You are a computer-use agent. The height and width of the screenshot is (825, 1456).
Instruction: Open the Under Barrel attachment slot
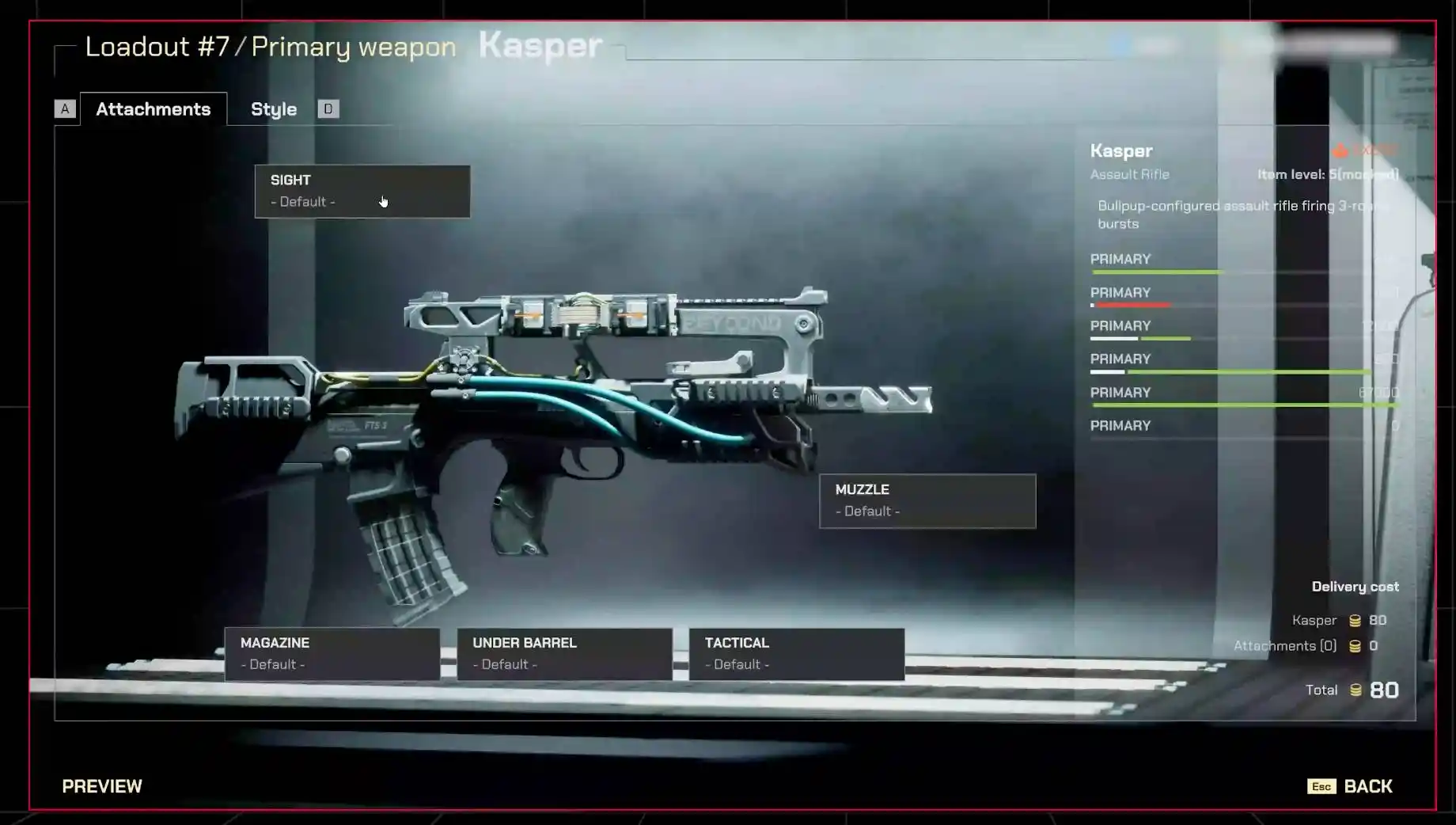[x=564, y=654]
